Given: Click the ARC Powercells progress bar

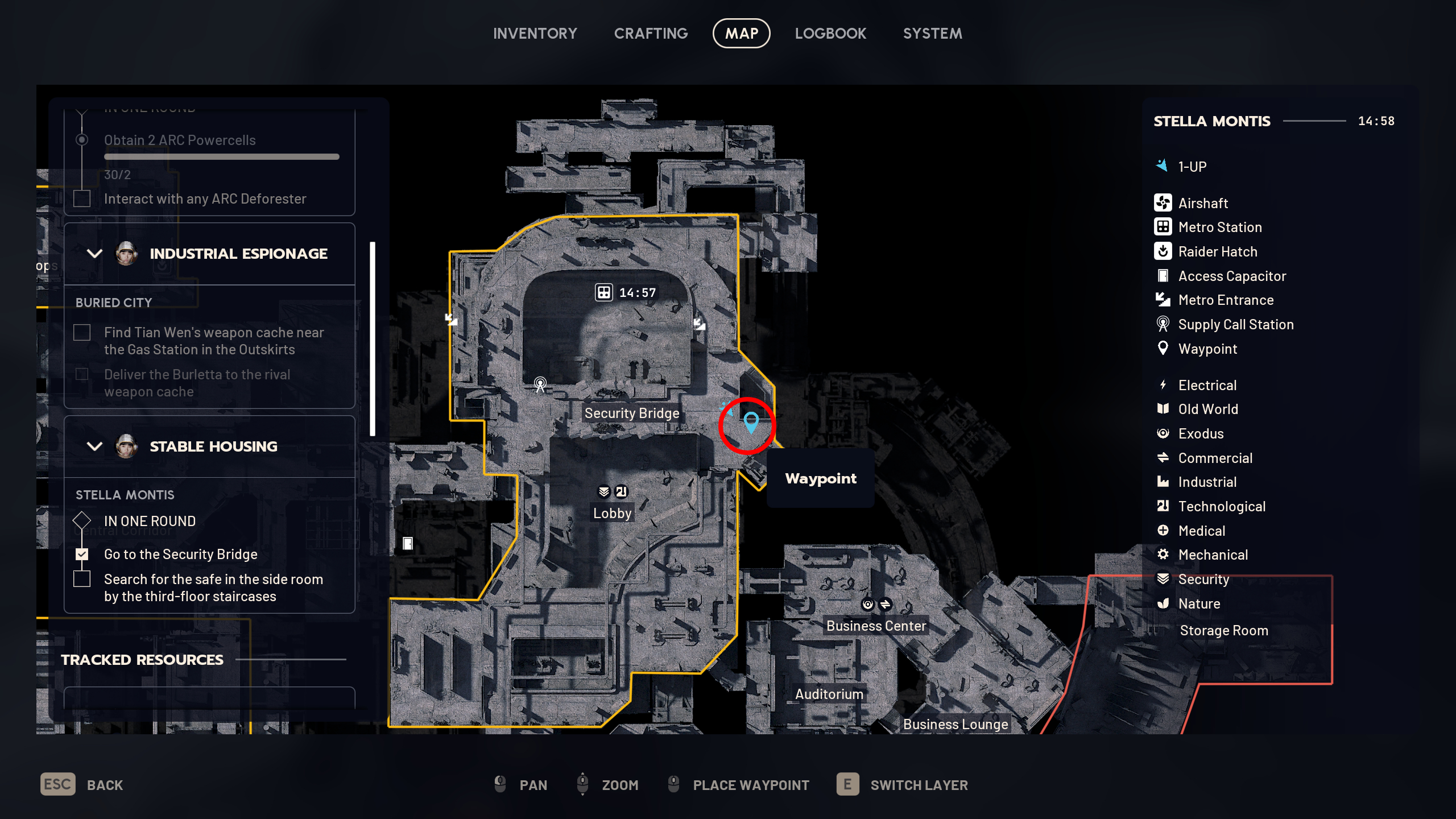Looking at the screenshot, I should (x=221, y=156).
